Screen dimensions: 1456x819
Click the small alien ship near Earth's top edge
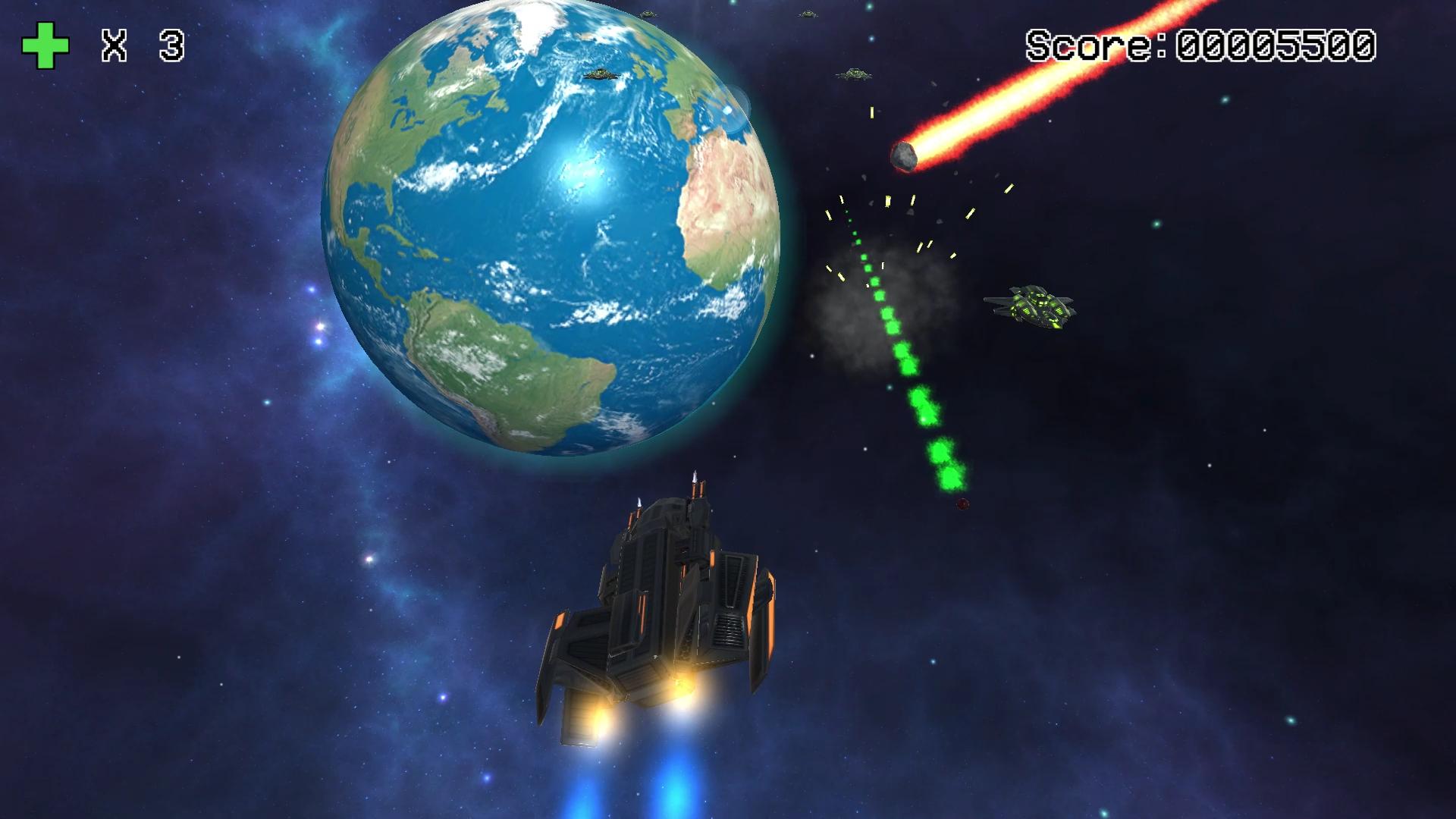tap(647, 13)
